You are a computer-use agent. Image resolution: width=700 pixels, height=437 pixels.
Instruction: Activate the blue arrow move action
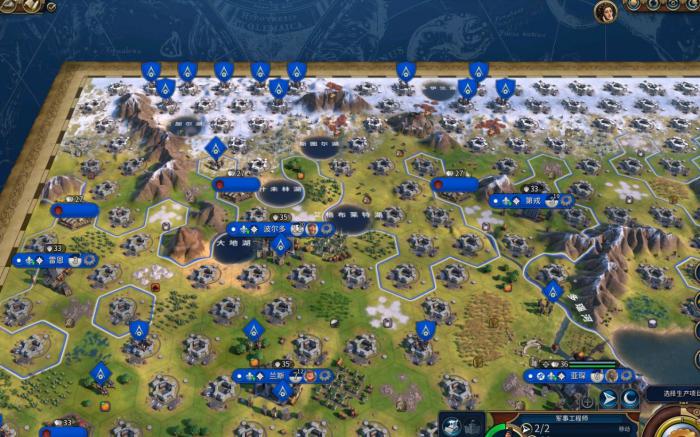609,399
